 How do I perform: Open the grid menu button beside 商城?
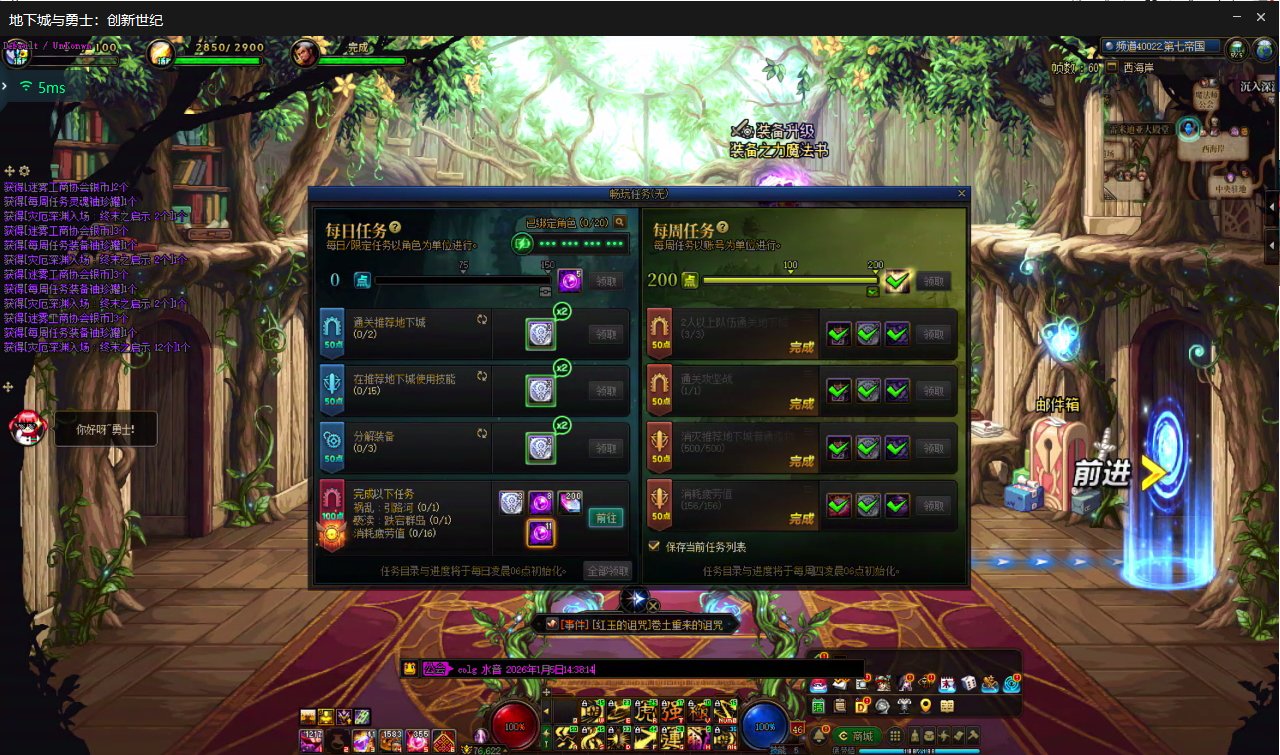[x=894, y=736]
